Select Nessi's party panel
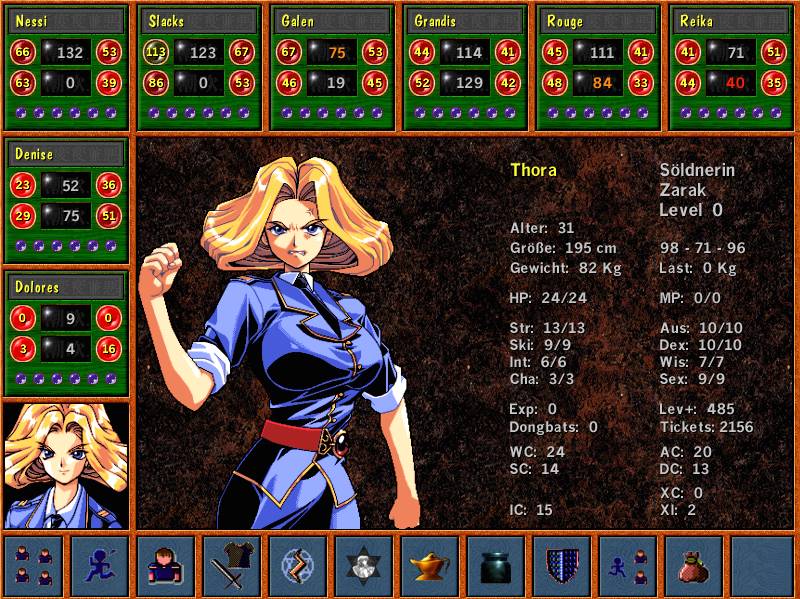The image size is (800, 599). (x=67, y=68)
